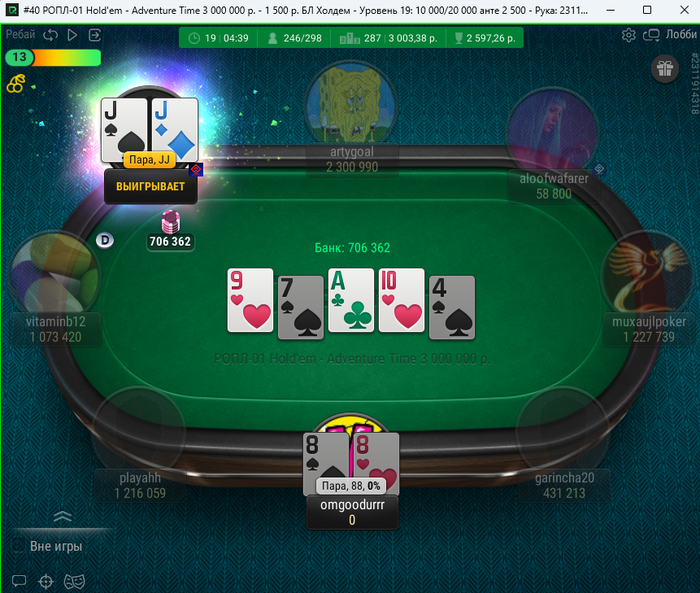
Task: Click the crosshair target icon
Action: pyautogui.click(x=45, y=580)
